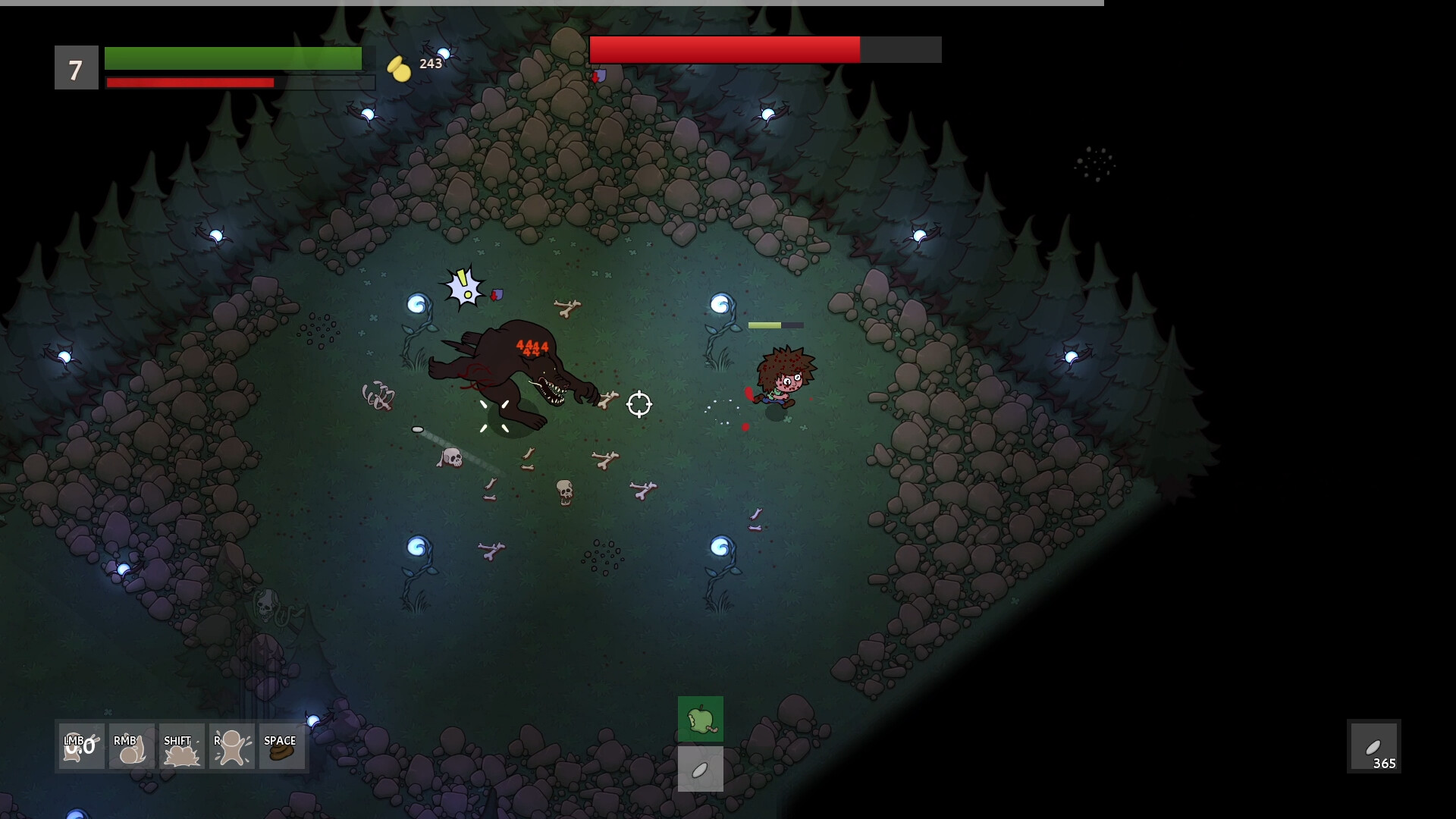Image resolution: width=1456 pixels, height=819 pixels.
Task: Activate the SHIFT dust-splash ability icon
Action: pyautogui.click(x=181, y=746)
